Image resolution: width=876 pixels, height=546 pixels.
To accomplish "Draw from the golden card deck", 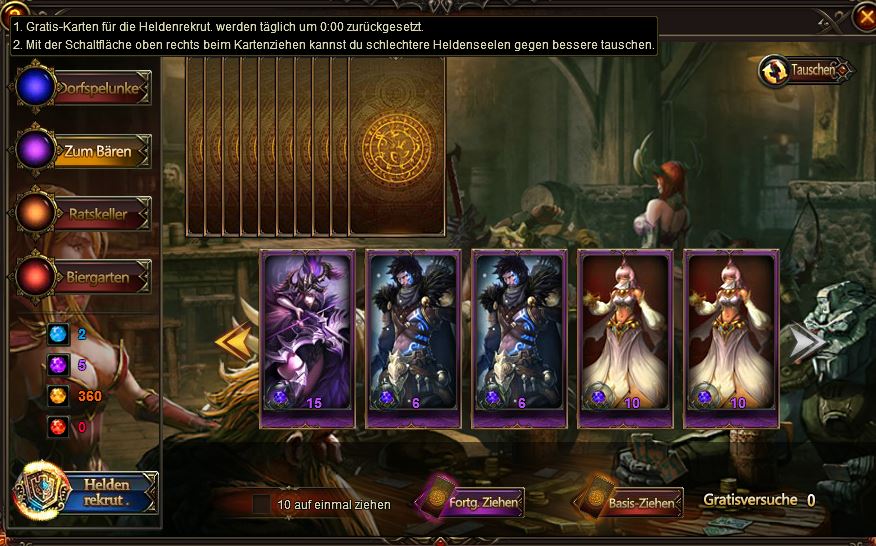I will (x=397, y=146).
